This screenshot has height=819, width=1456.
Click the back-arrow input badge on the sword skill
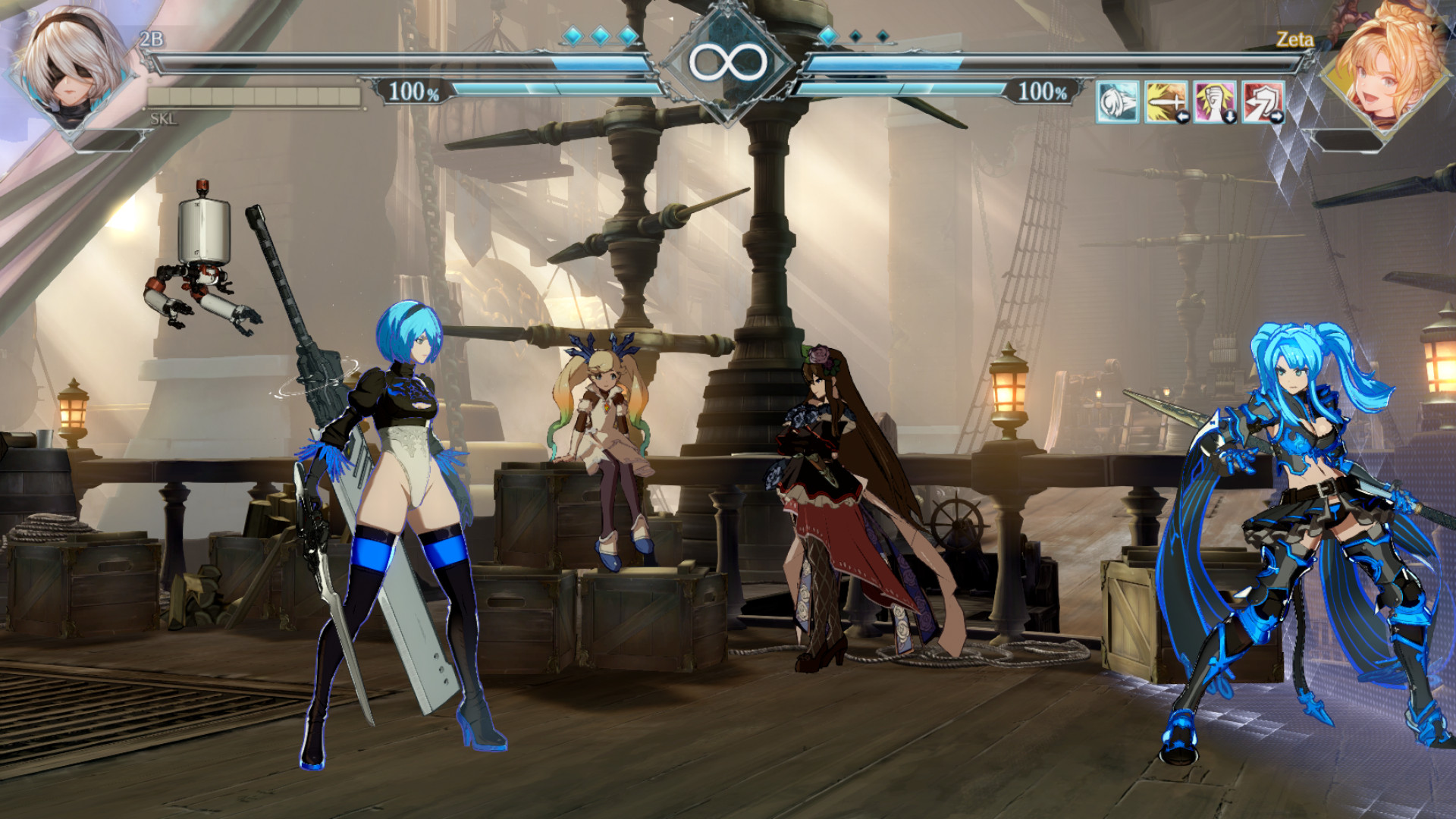click(1185, 115)
